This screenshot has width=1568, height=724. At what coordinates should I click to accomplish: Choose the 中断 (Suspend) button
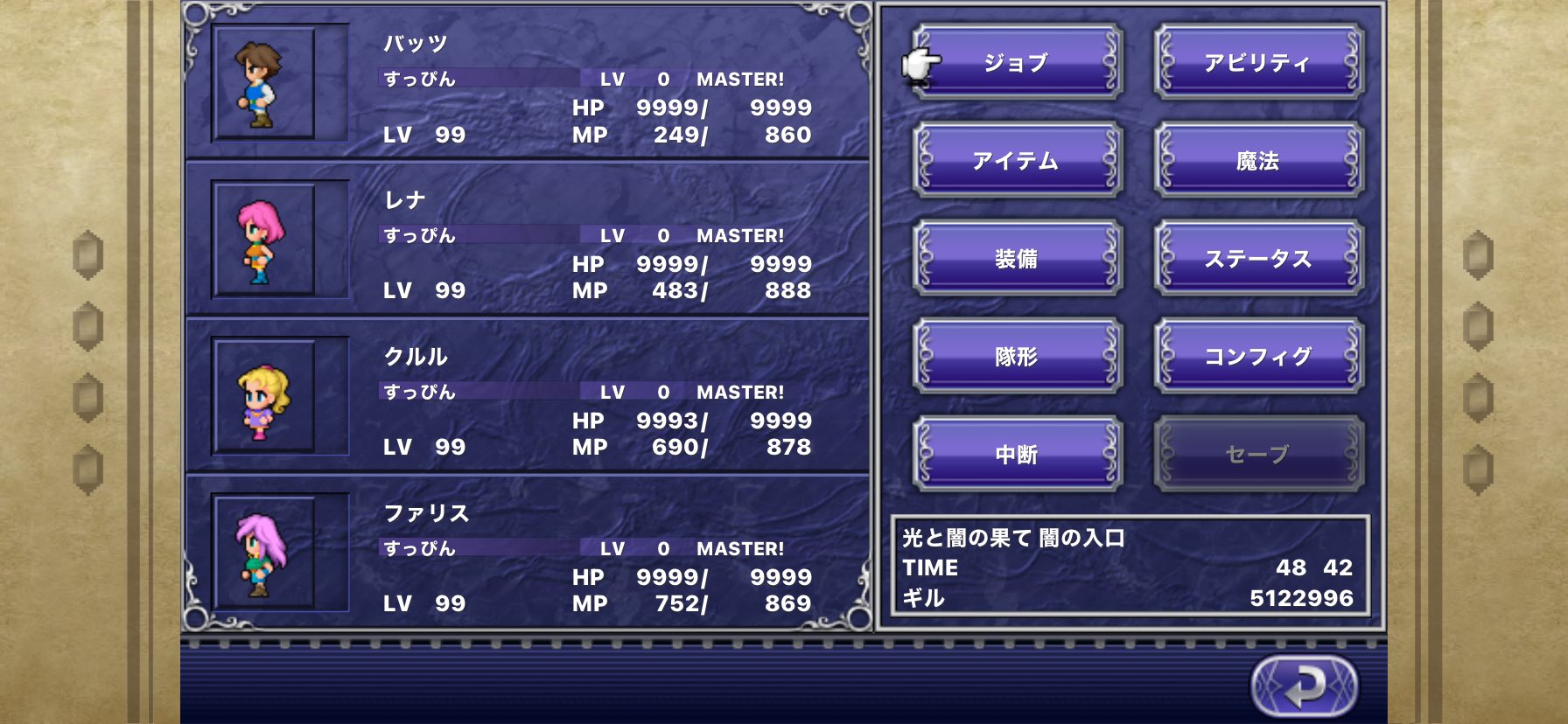1017,454
